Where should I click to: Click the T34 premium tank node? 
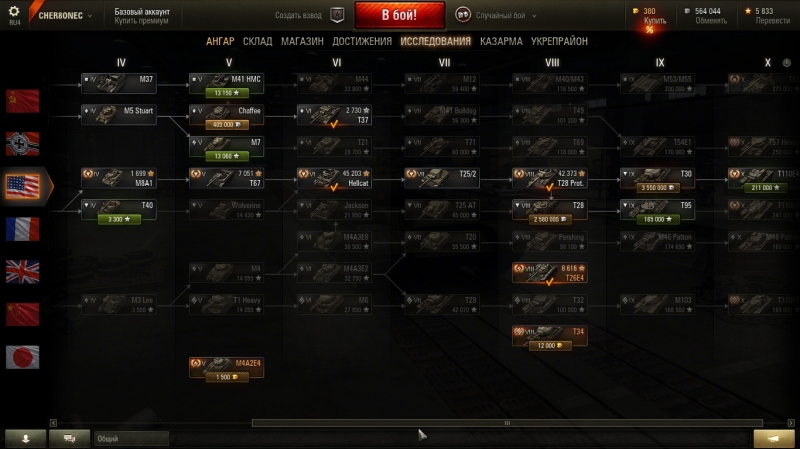[x=549, y=337]
